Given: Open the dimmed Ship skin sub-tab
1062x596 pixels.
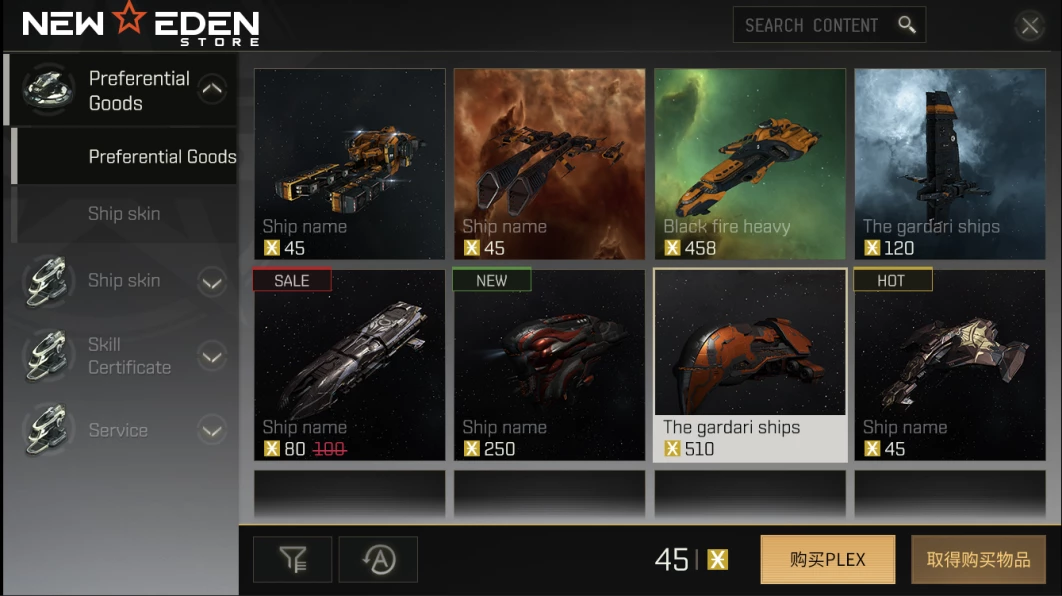Looking at the screenshot, I should point(124,214).
